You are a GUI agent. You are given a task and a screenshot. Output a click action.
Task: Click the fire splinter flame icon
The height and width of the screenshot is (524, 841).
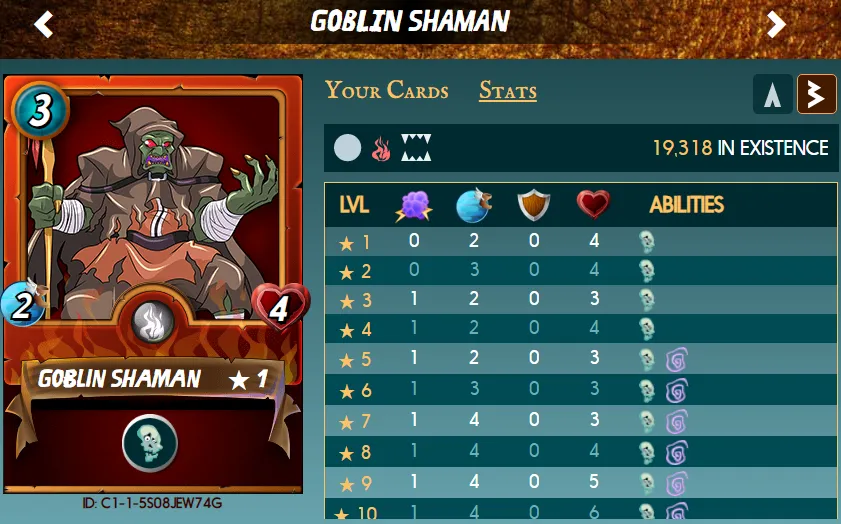[x=381, y=149]
